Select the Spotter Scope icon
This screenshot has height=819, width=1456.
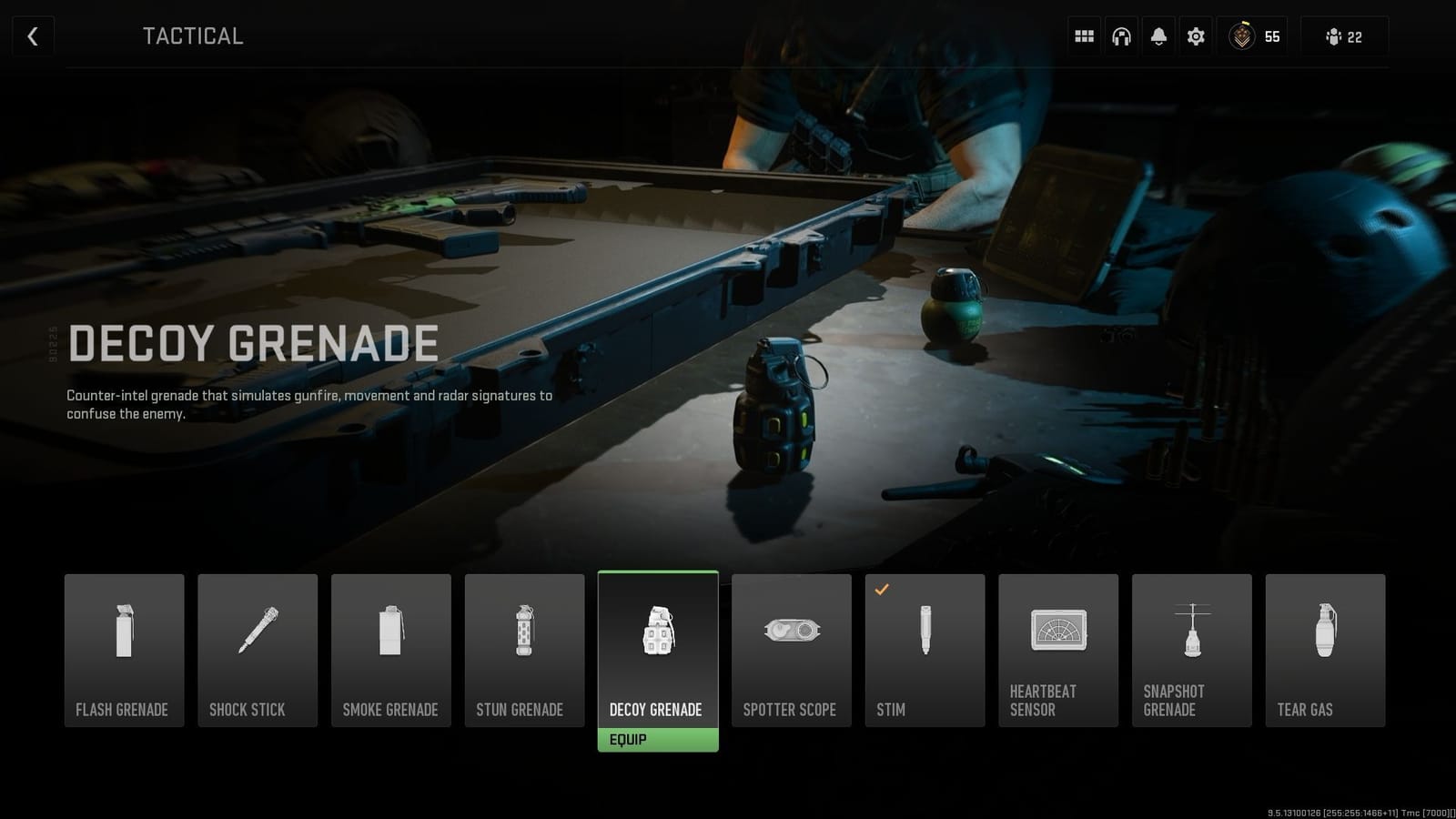click(x=791, y=628)
